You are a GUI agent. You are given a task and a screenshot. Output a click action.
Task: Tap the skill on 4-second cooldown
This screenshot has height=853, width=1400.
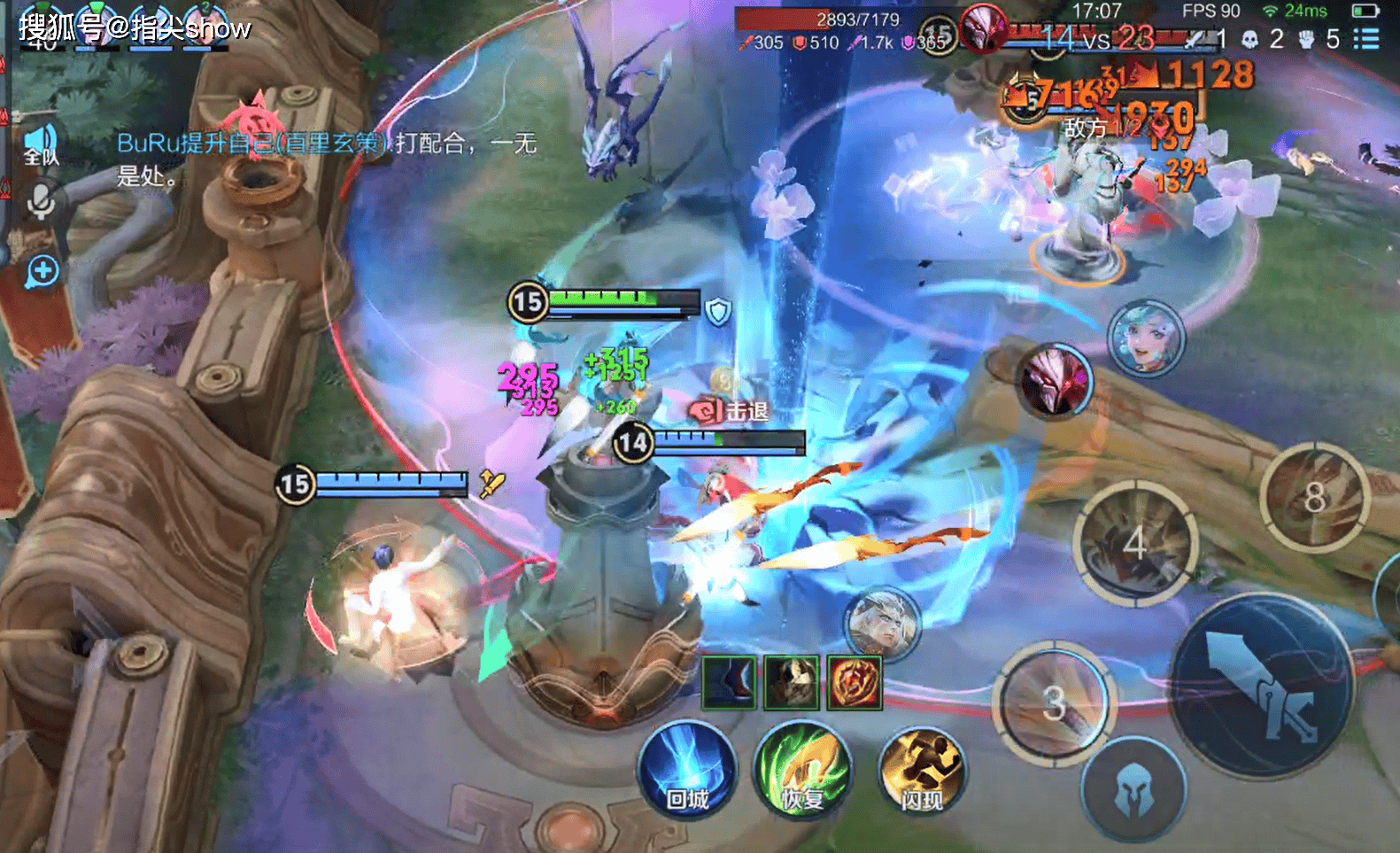[x=1134, y=544]
